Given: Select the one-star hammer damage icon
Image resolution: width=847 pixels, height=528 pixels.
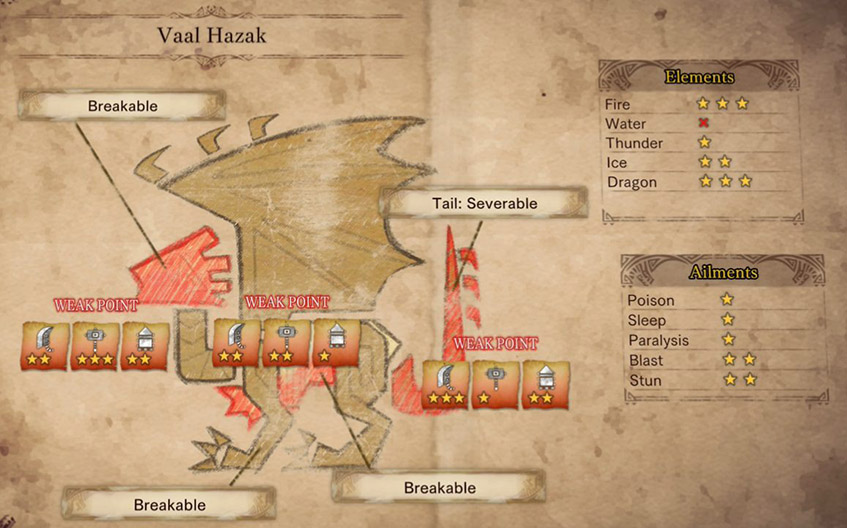Looking at the screenshot, I should tap(496, 385).
